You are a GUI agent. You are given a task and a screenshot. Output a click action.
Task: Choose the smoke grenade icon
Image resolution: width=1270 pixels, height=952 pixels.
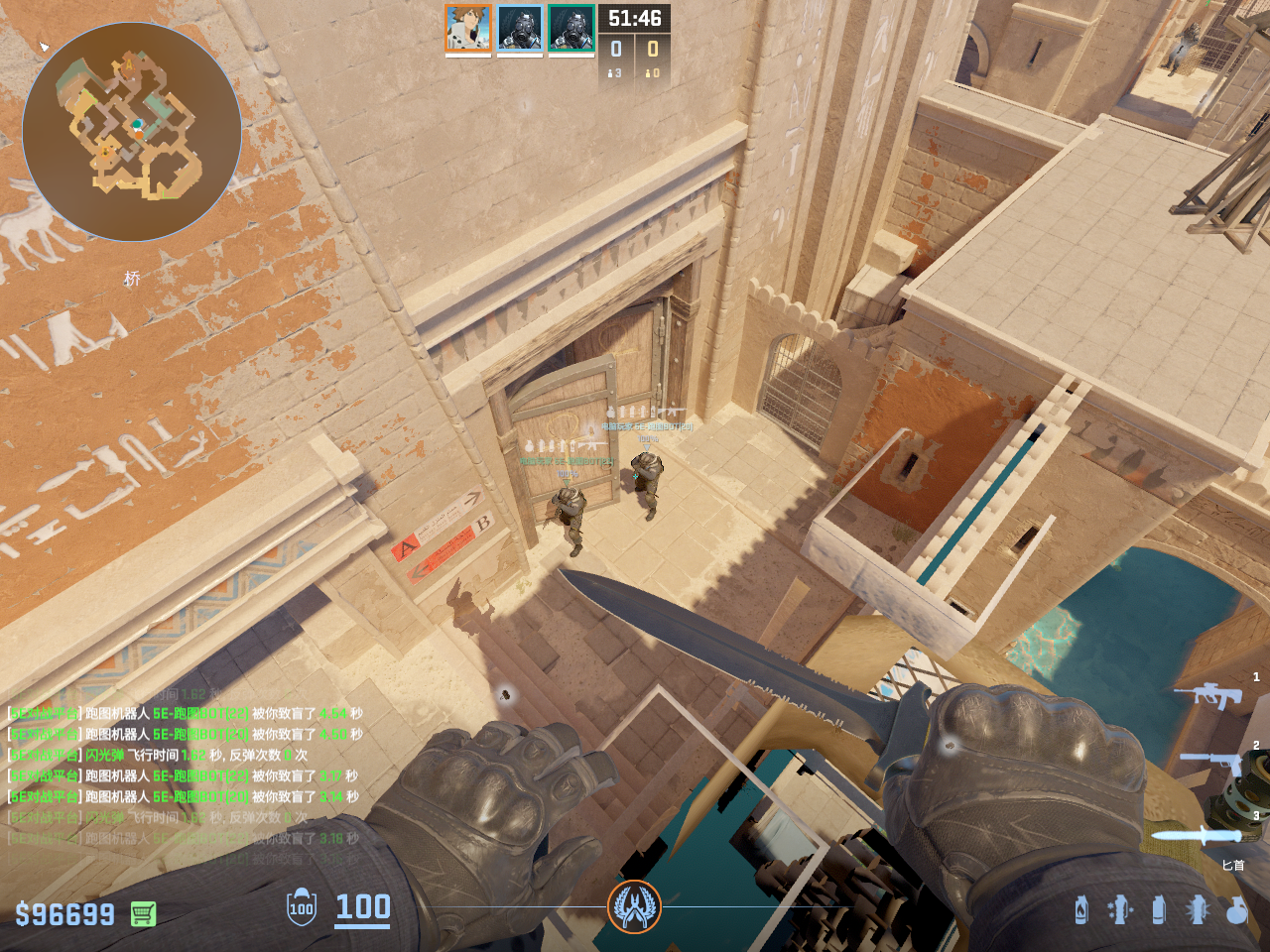1158,909
